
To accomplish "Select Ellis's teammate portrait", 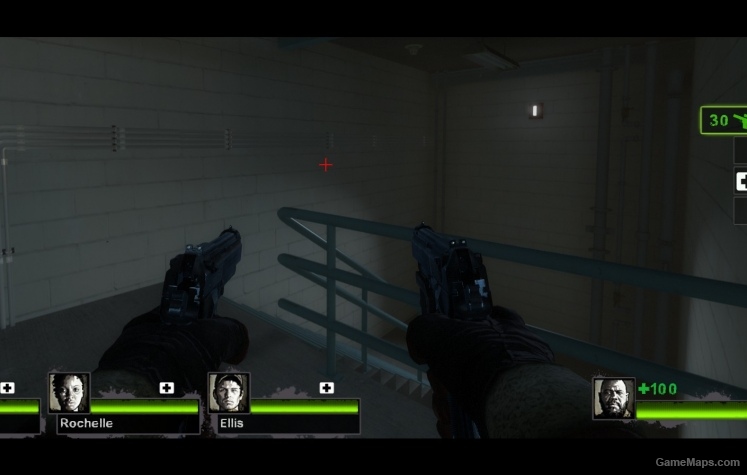I will [228, 393].
